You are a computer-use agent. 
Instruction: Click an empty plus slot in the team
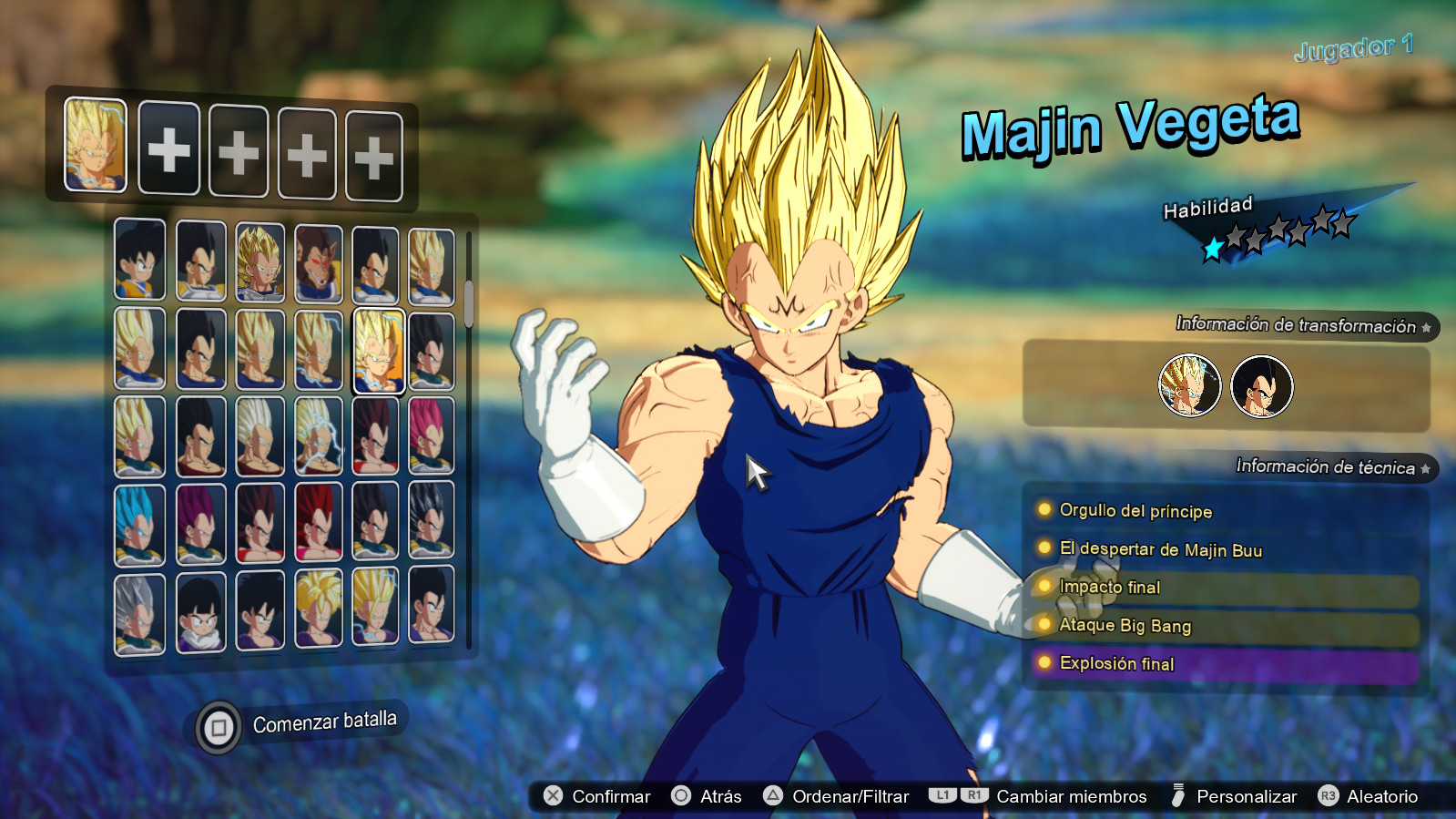coord(168,151)
